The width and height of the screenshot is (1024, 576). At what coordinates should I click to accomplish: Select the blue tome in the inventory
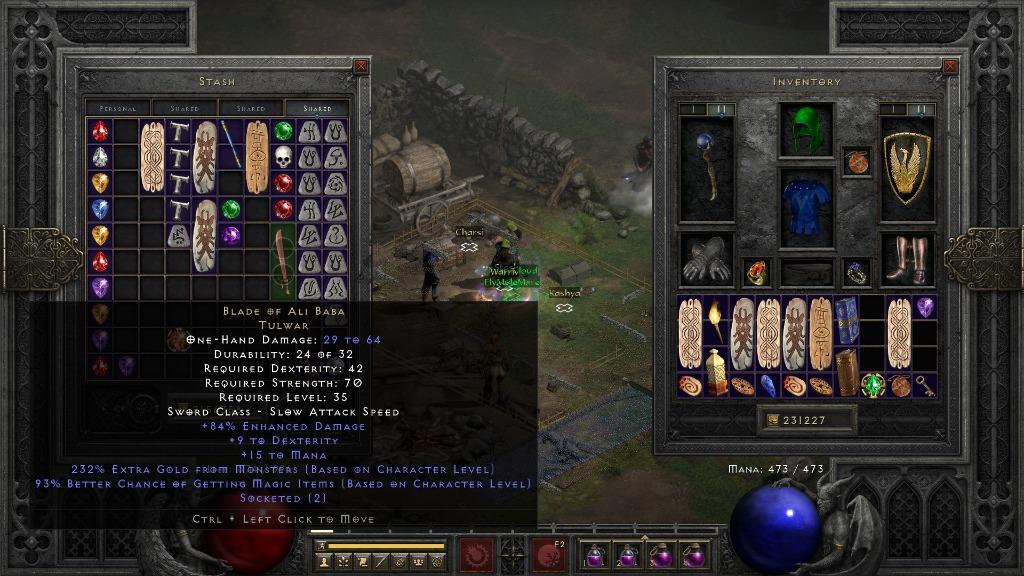(x=846, y=320)
